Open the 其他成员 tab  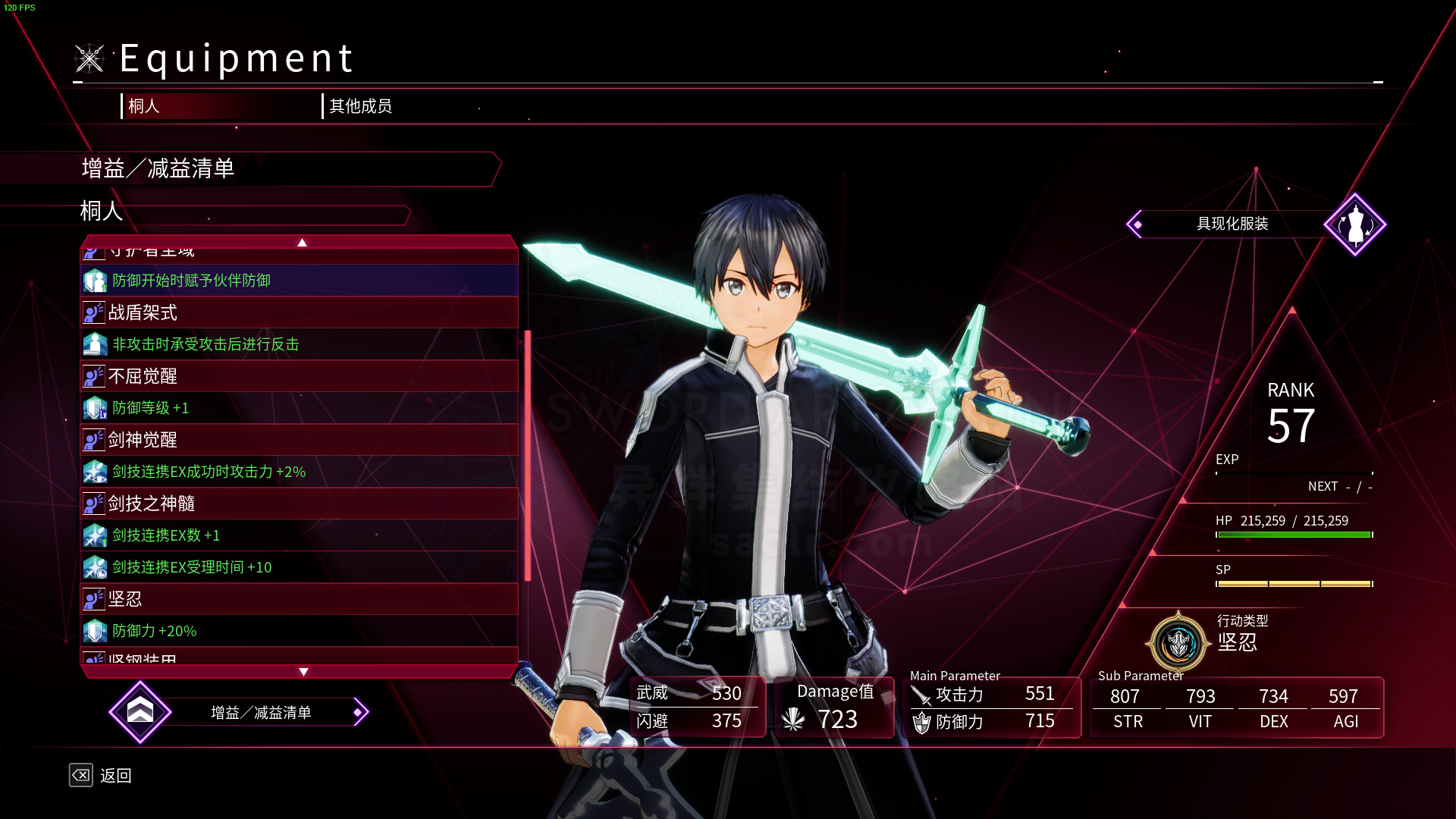click(x=360, y=106)
